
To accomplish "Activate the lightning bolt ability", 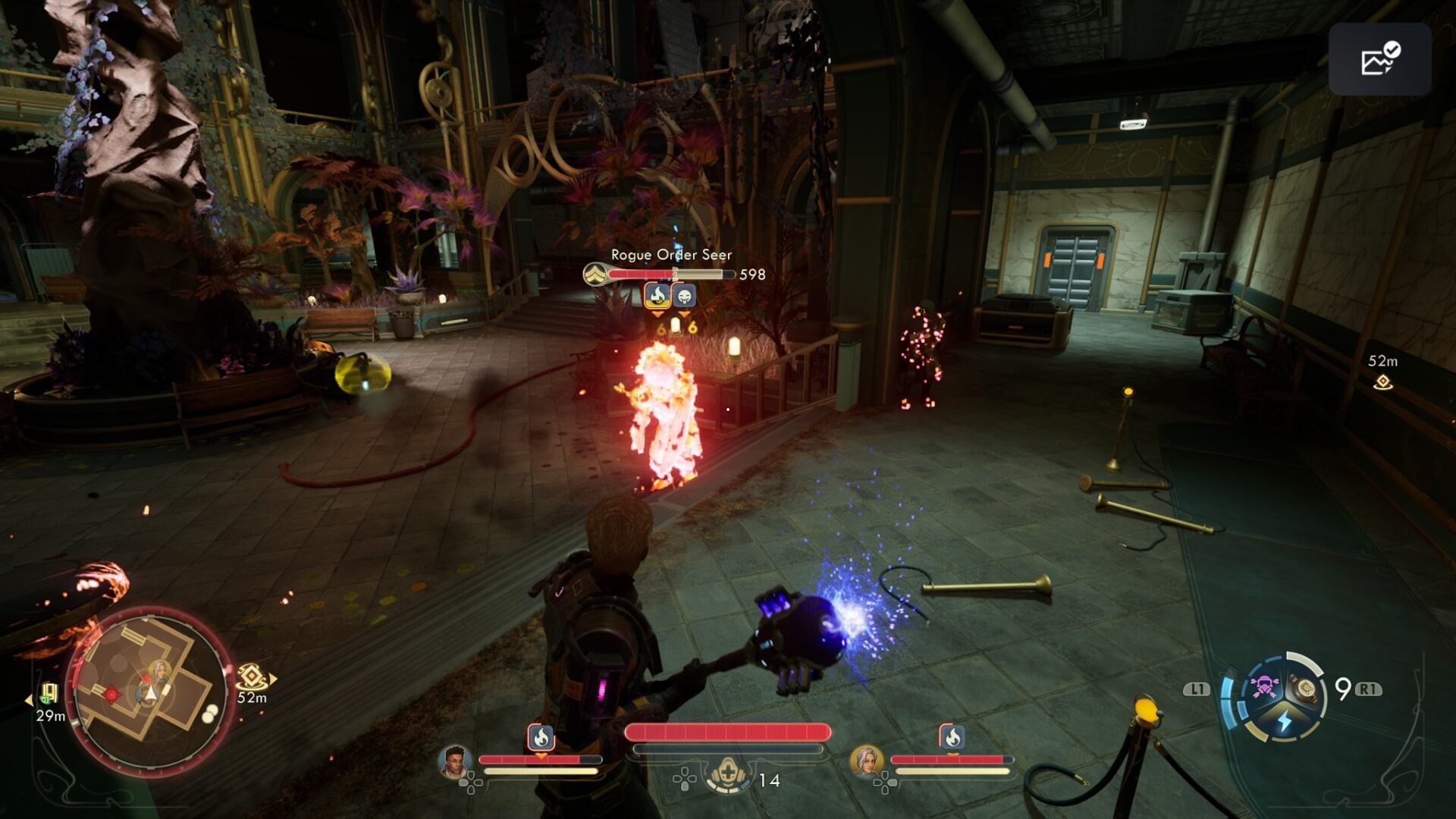I will 1284,720.
